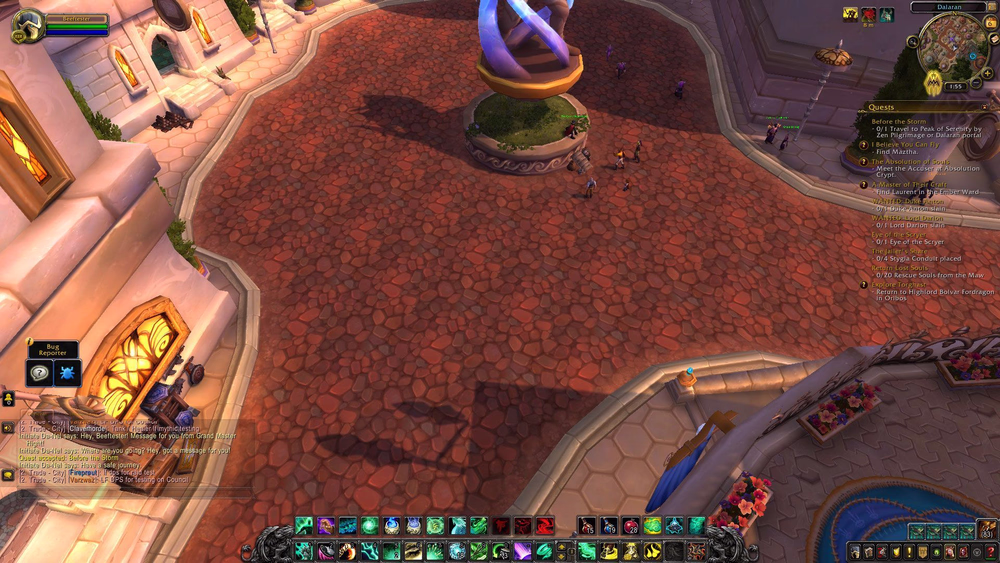
Task: Click the minimap tracking magnifier icon
Action: [x=913, y=43]
